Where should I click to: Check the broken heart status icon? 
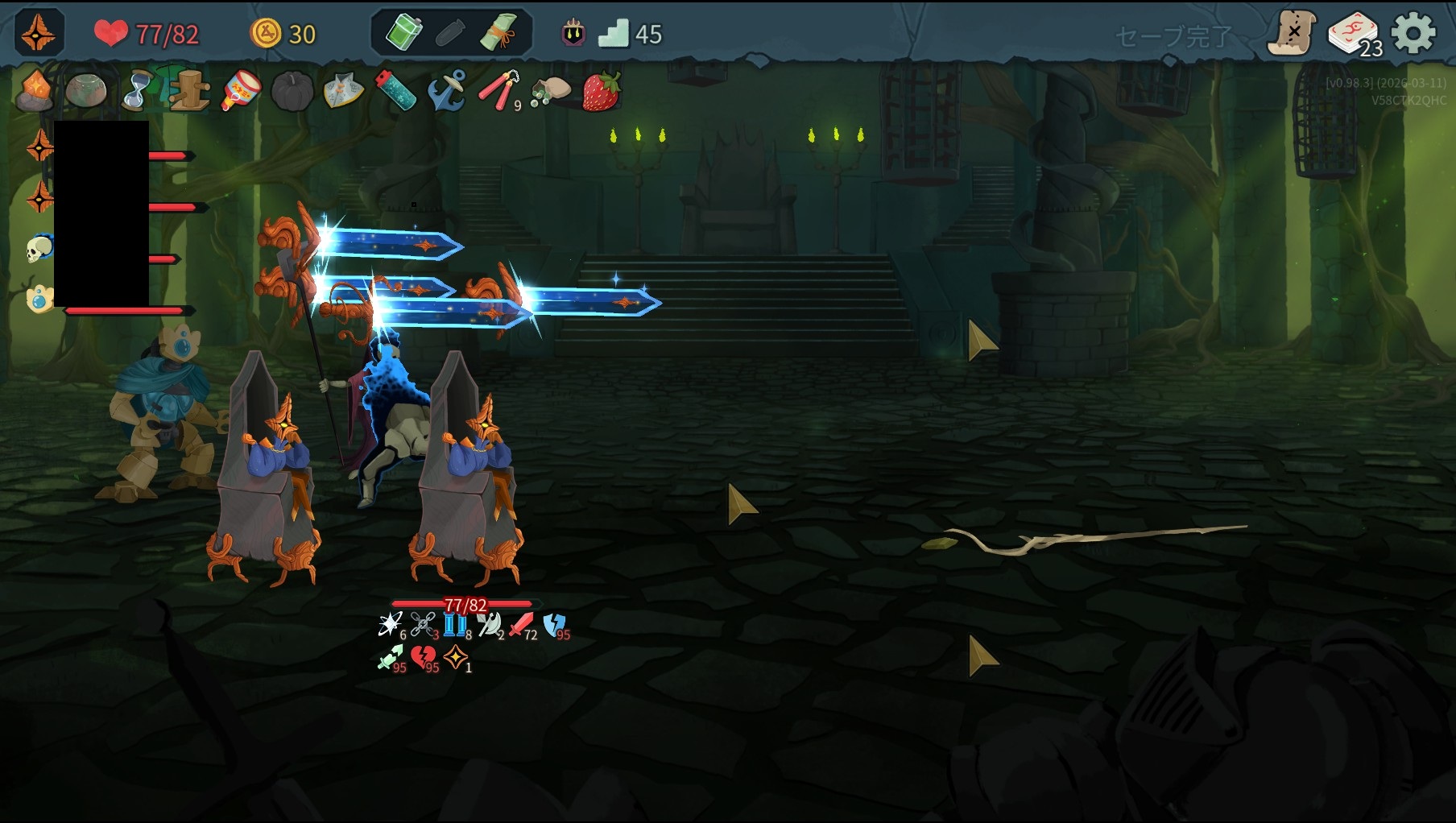(x=424, y=658)
